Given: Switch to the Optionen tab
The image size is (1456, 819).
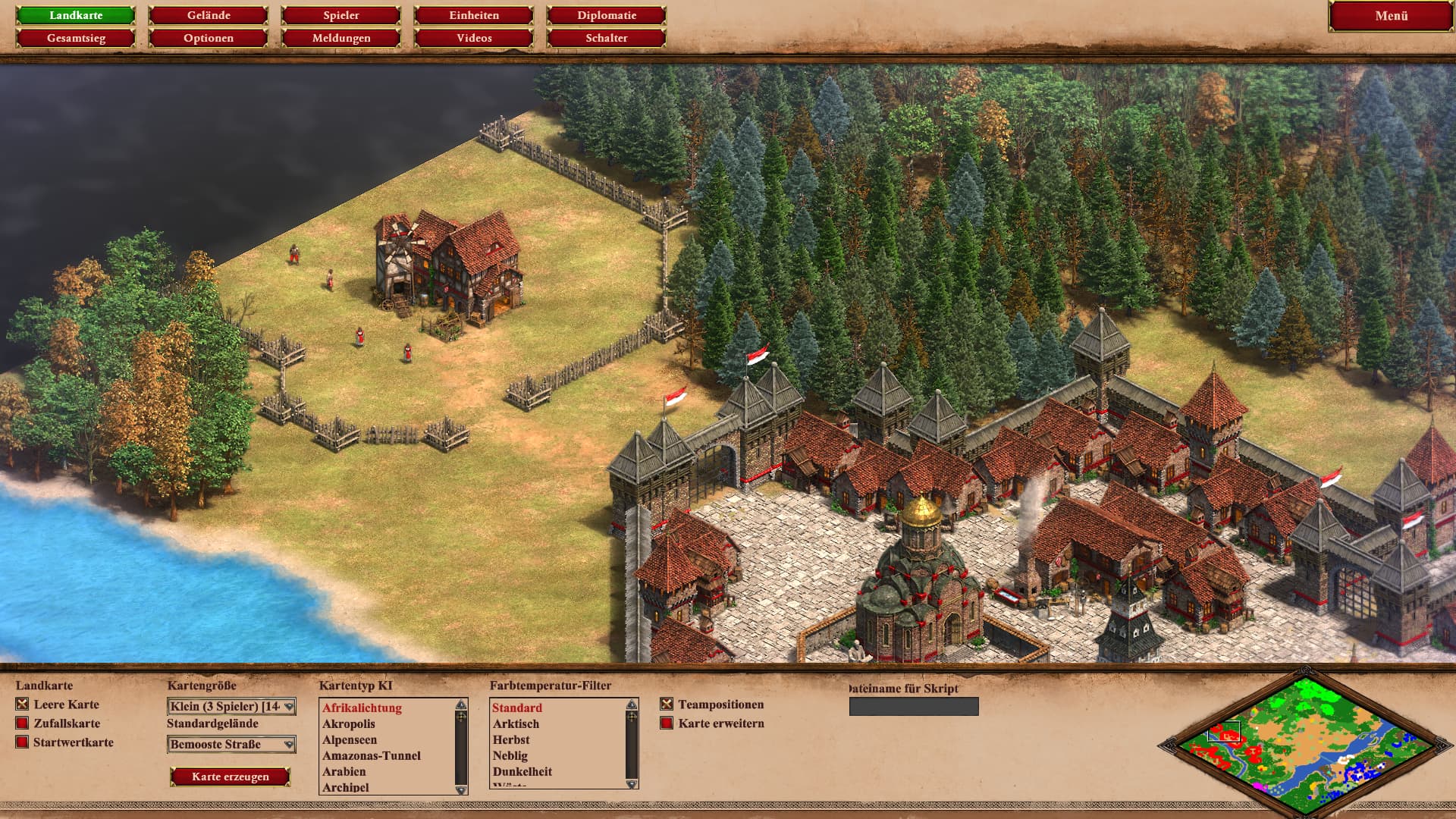Looking at the screenshot, I should [x=209, y=38].
